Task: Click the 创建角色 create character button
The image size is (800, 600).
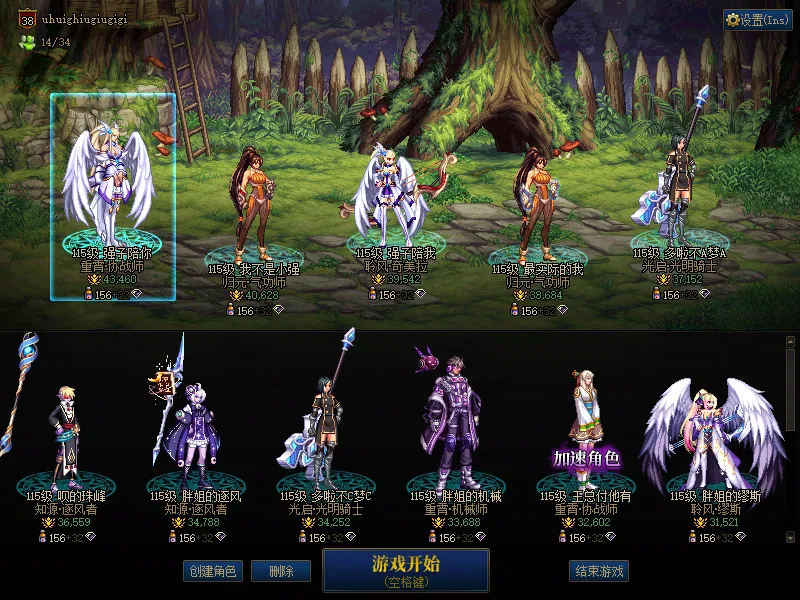Action: click(213, 571)
